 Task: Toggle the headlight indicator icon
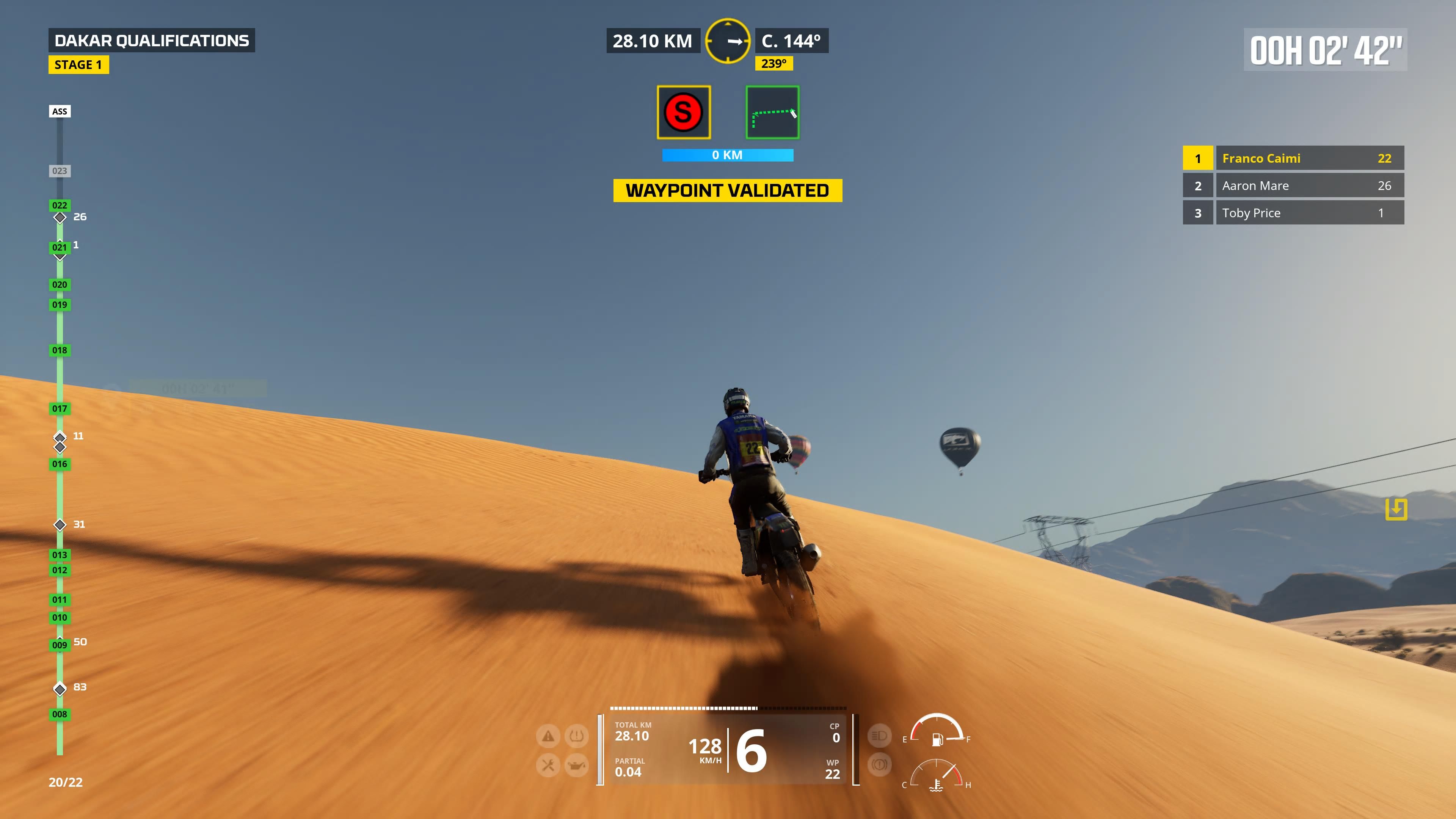click(879, 735)
